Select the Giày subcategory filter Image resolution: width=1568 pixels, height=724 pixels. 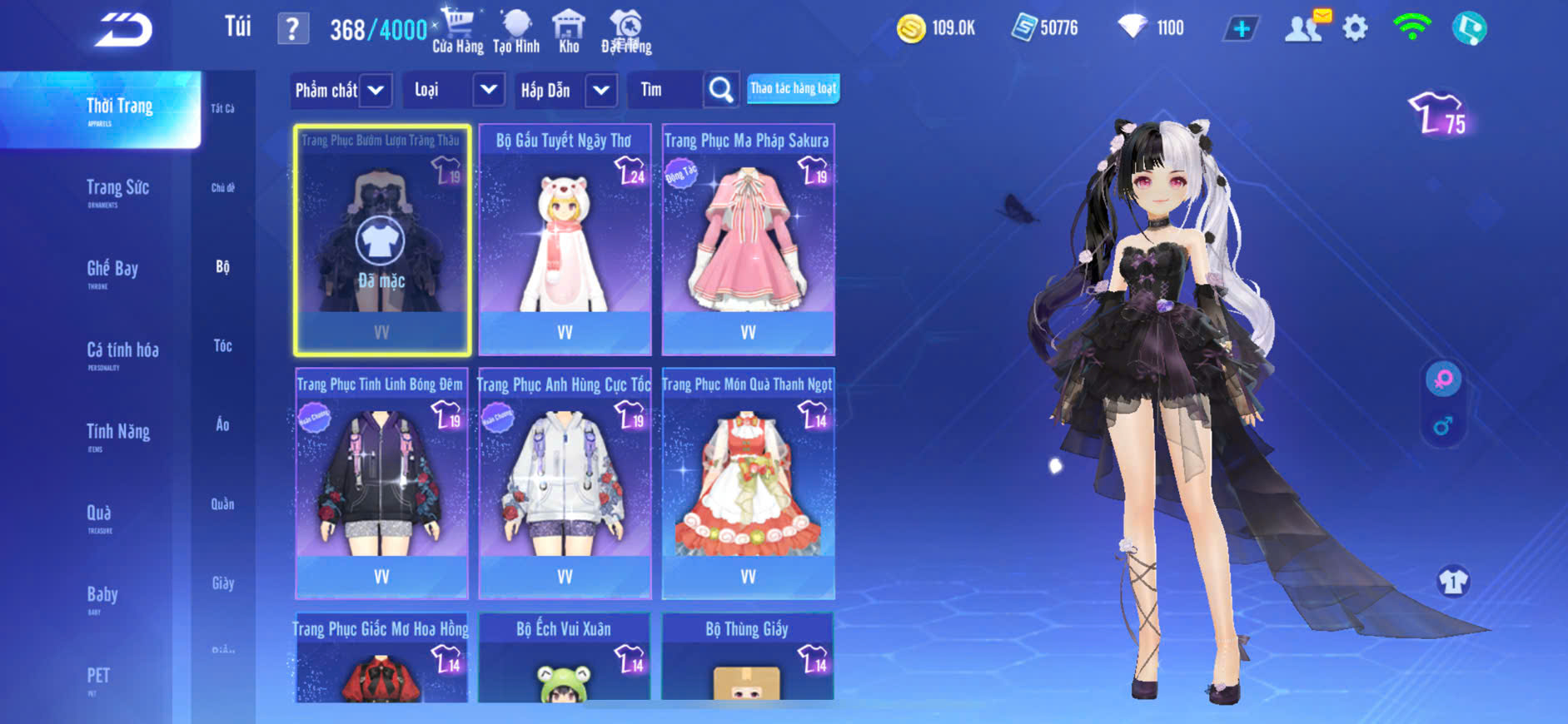coord(222,583)
